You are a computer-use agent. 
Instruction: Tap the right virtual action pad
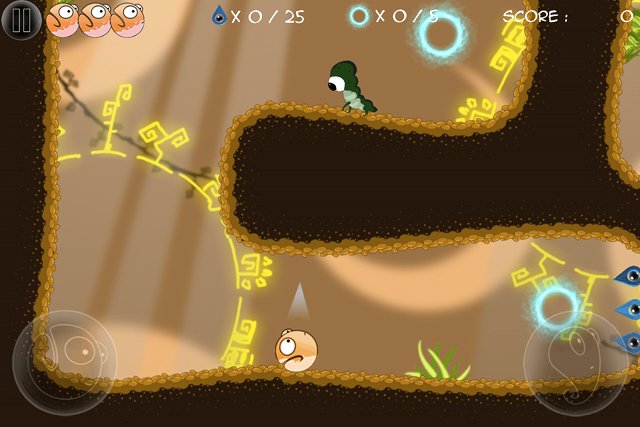click(576, 362)
